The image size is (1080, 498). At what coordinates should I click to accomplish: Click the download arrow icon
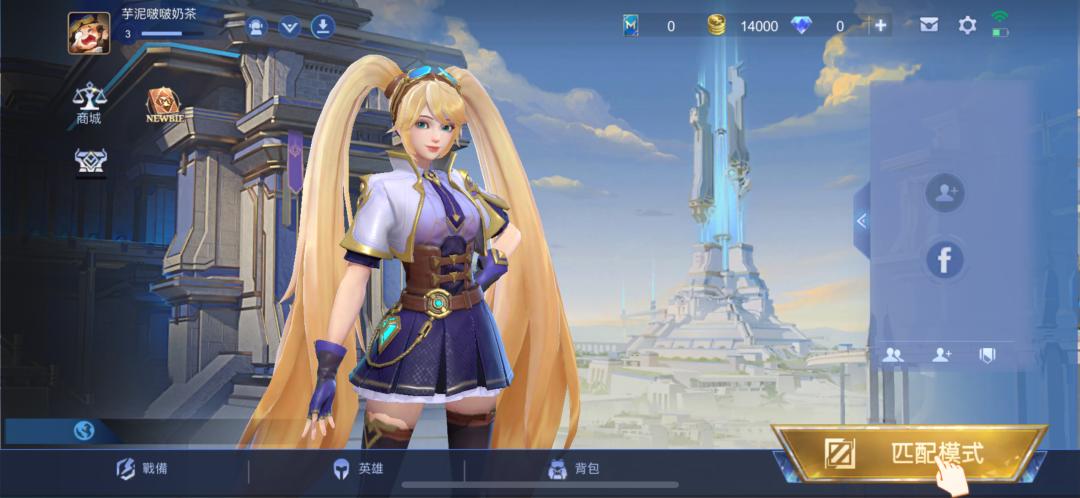(x=322, y=26)
